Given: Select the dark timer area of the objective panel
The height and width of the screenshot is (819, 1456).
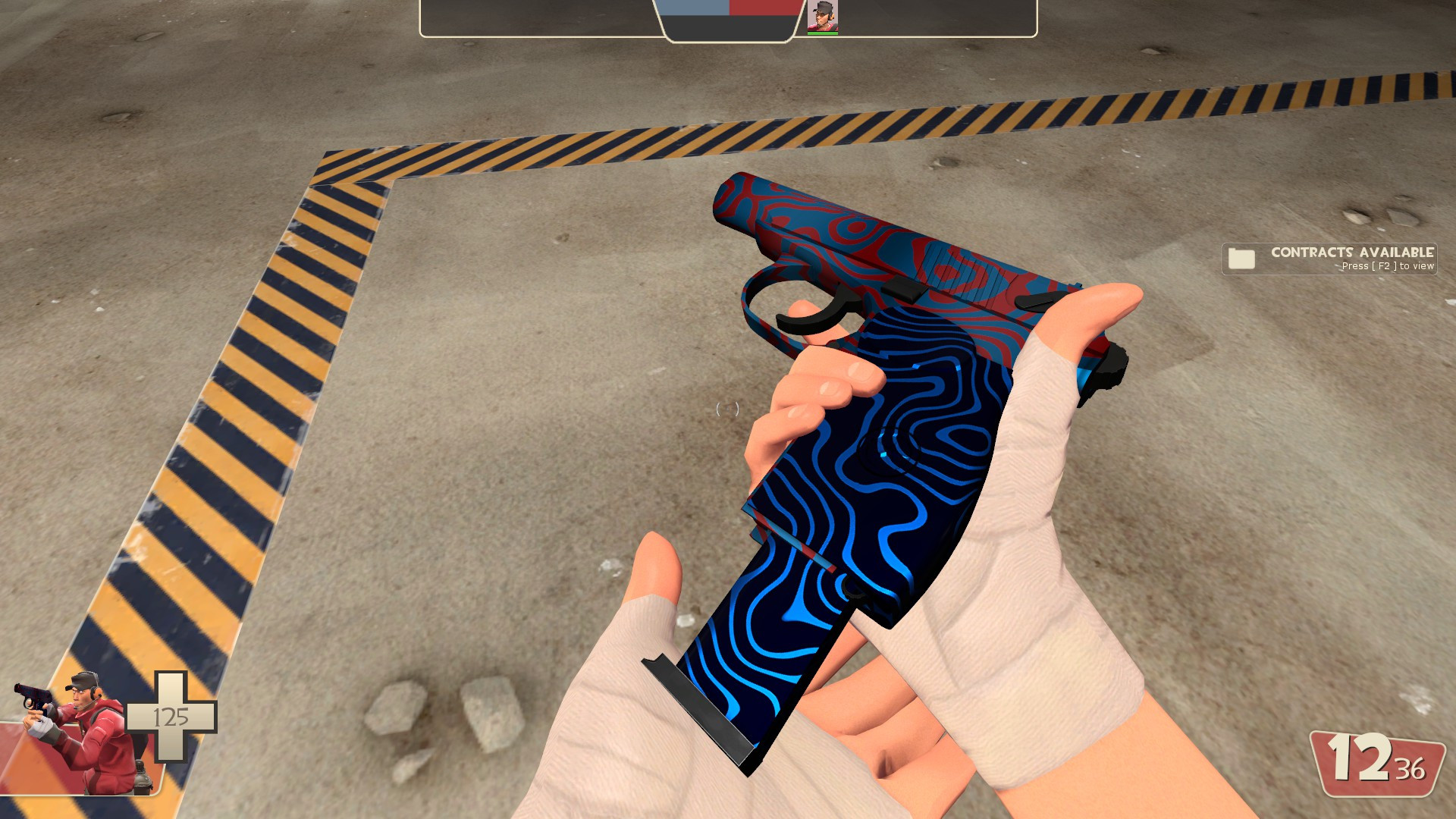Looking at the screenshot, I should (728, 27).
